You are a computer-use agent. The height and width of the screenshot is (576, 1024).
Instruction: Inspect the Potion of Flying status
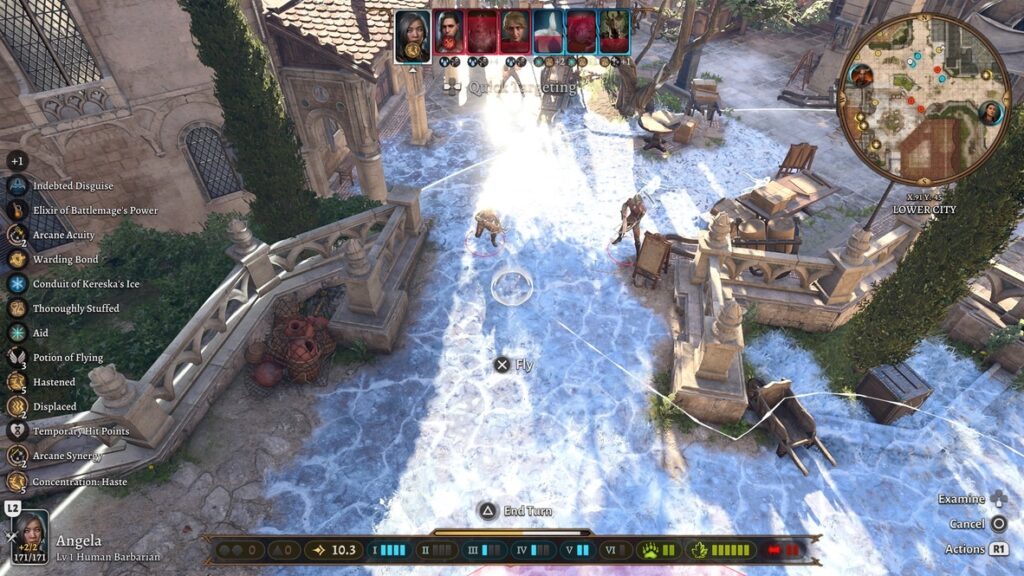(x=18, y=357)
